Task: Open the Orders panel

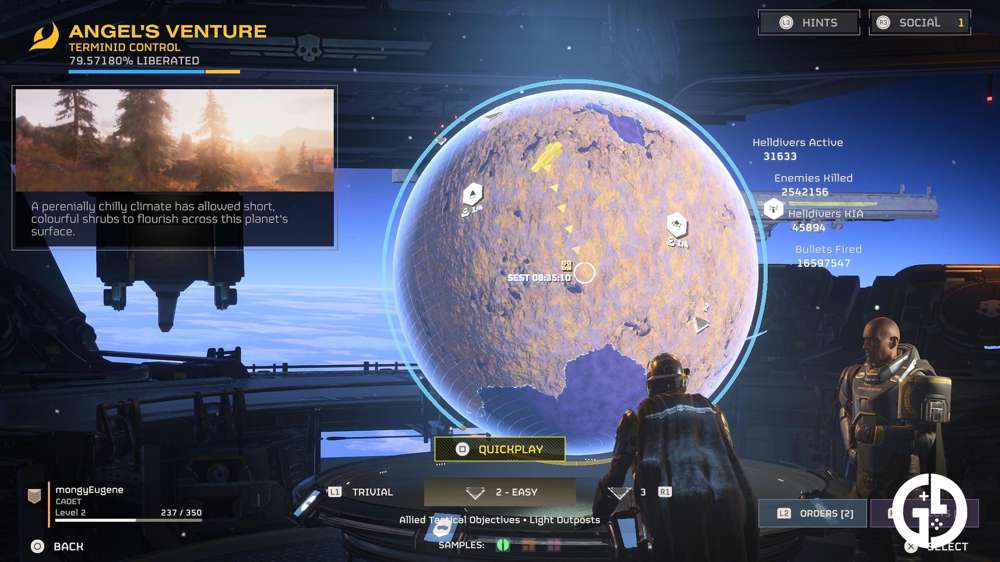Action: (x=808, y=514)
